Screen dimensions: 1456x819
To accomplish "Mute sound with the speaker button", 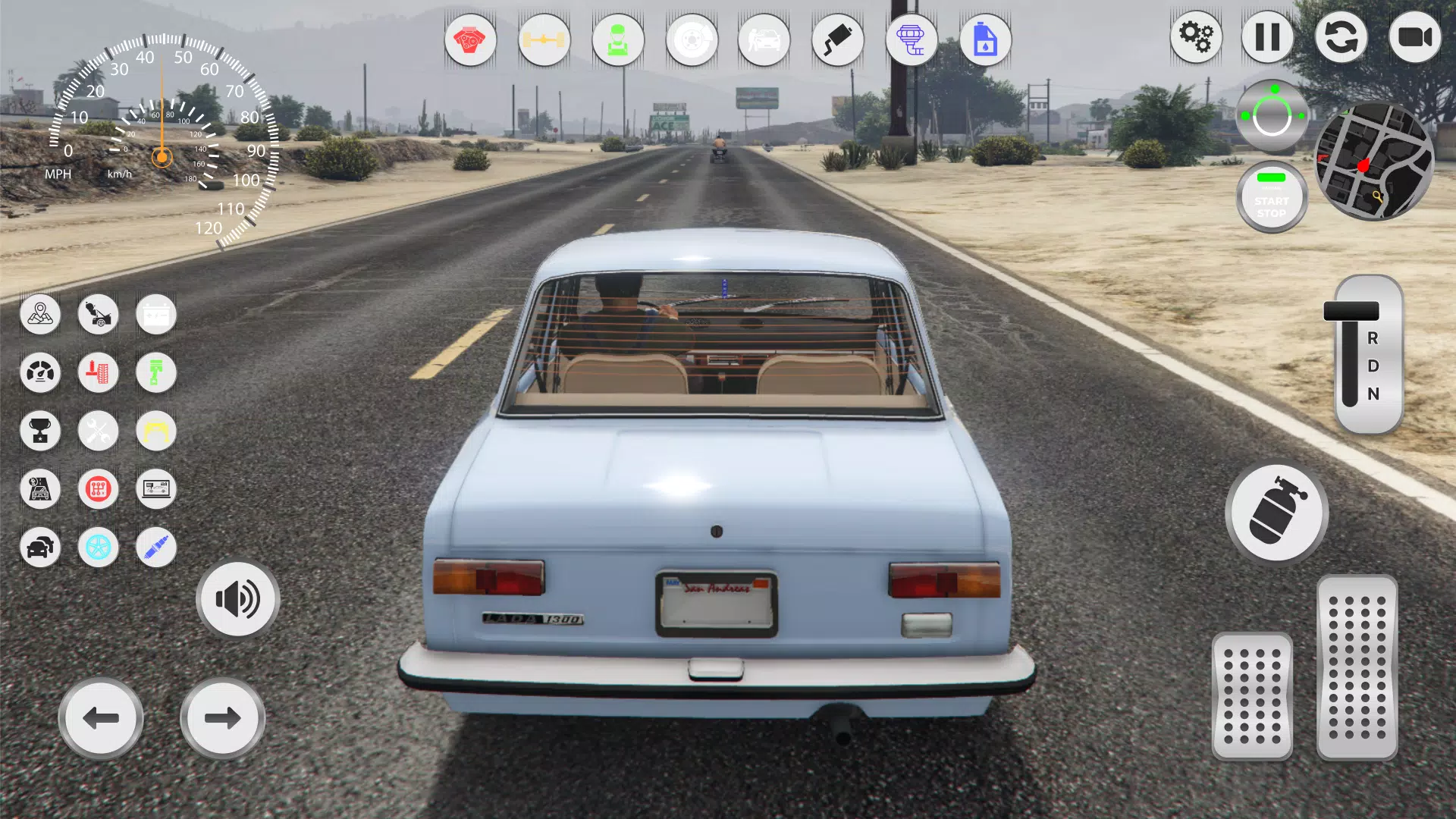I will point(237,599).
